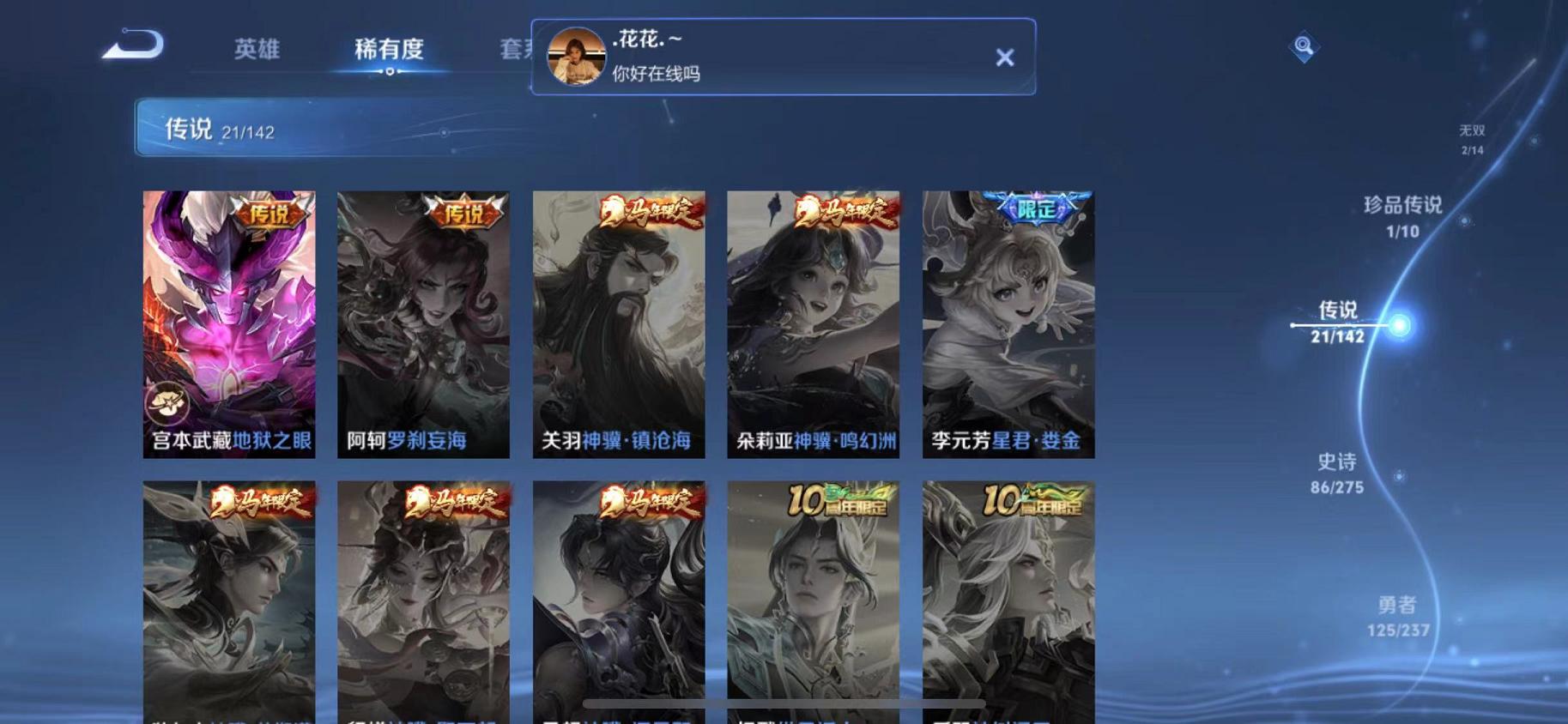Jump to 无双 2/14 at sidebar top

coord(1470,137)
